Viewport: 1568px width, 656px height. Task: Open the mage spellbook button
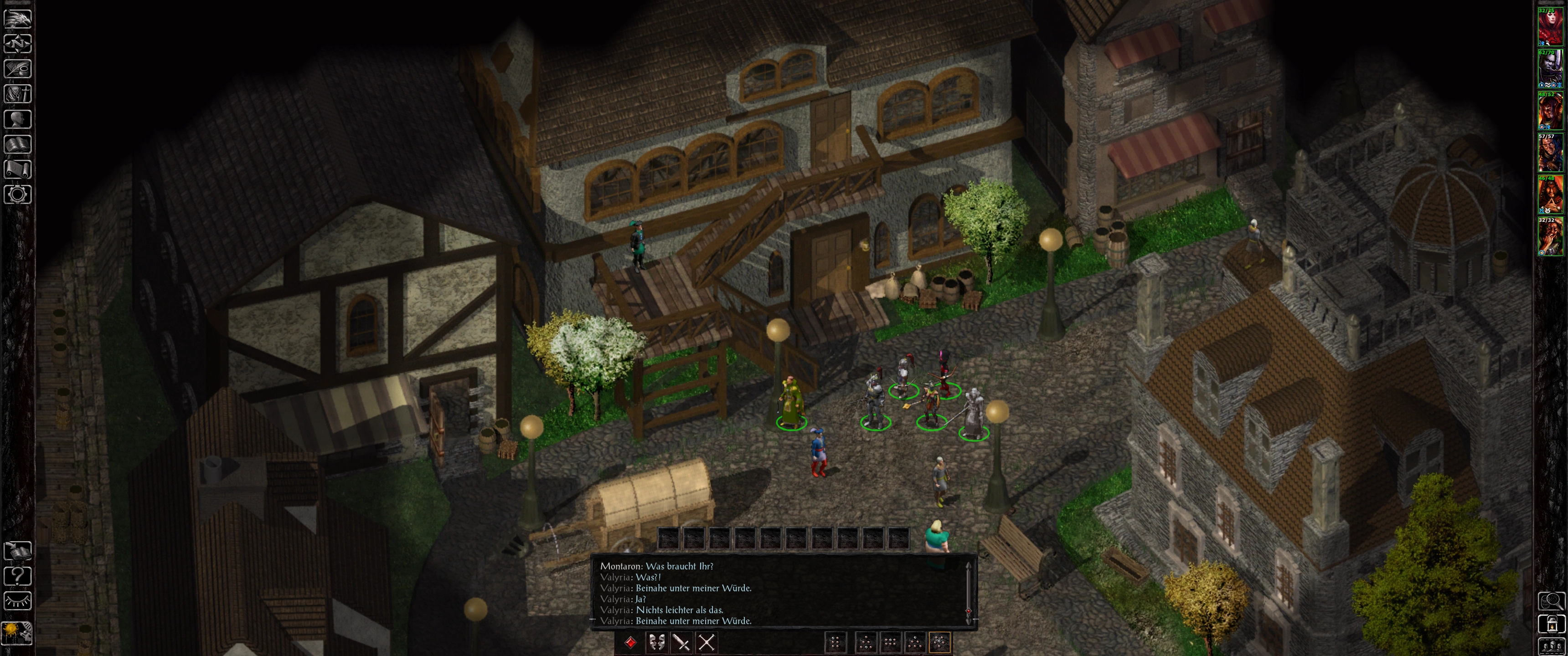tap(18, 144)
